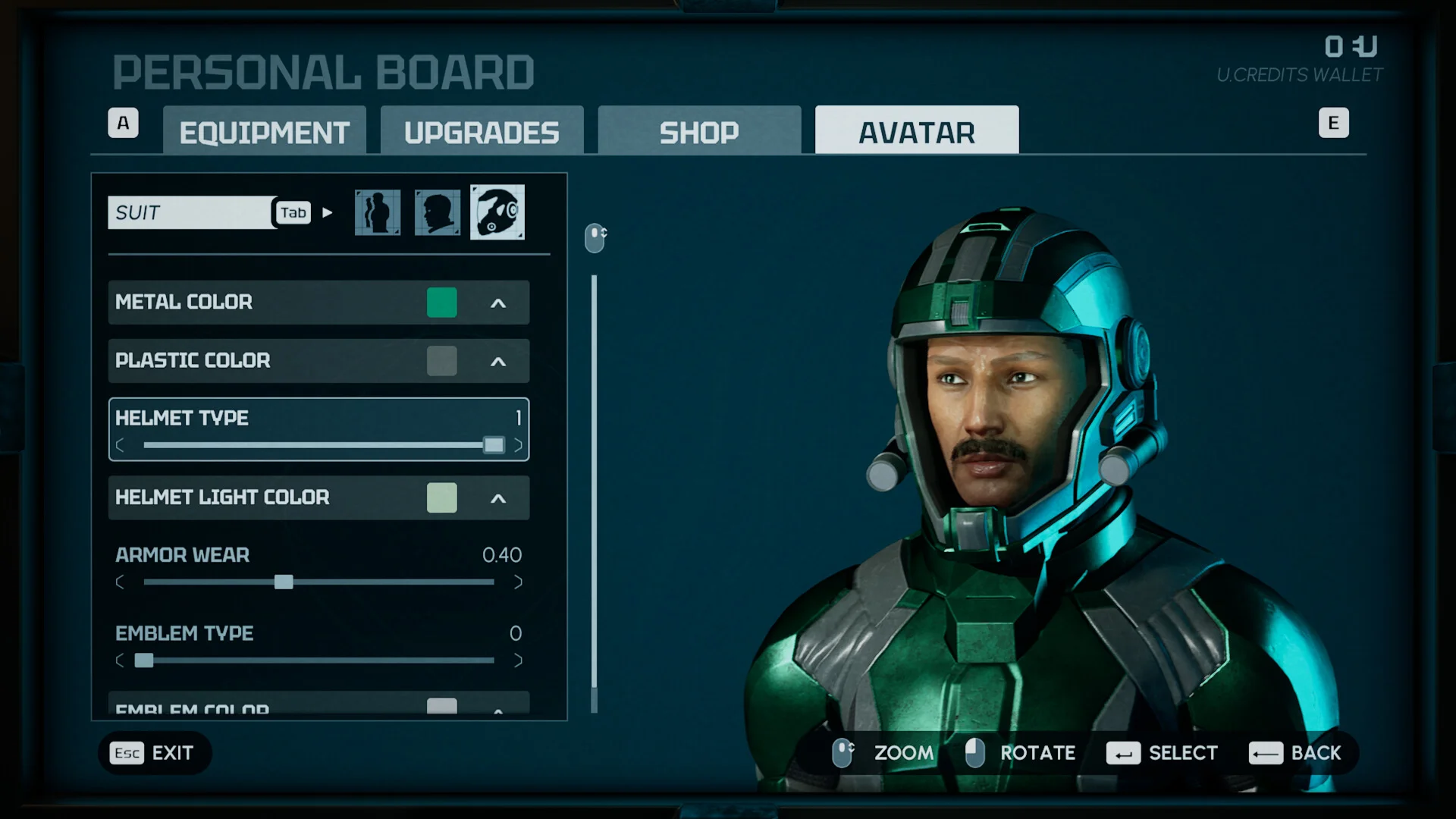Click the green Metal Color swatch
Screen dimensions: 1456x819
(441, 303)
